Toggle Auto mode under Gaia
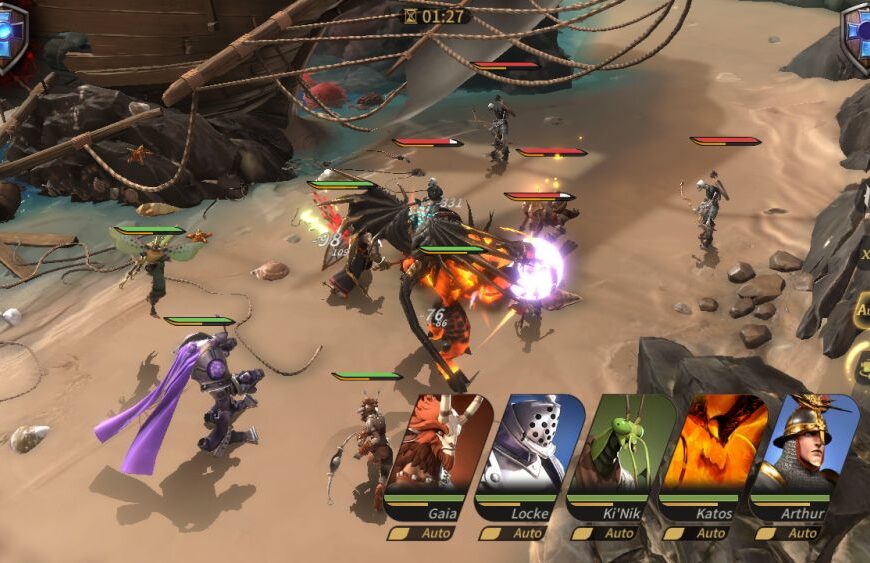870x563 pixels. pyautogui.click(x=425, y=534)
